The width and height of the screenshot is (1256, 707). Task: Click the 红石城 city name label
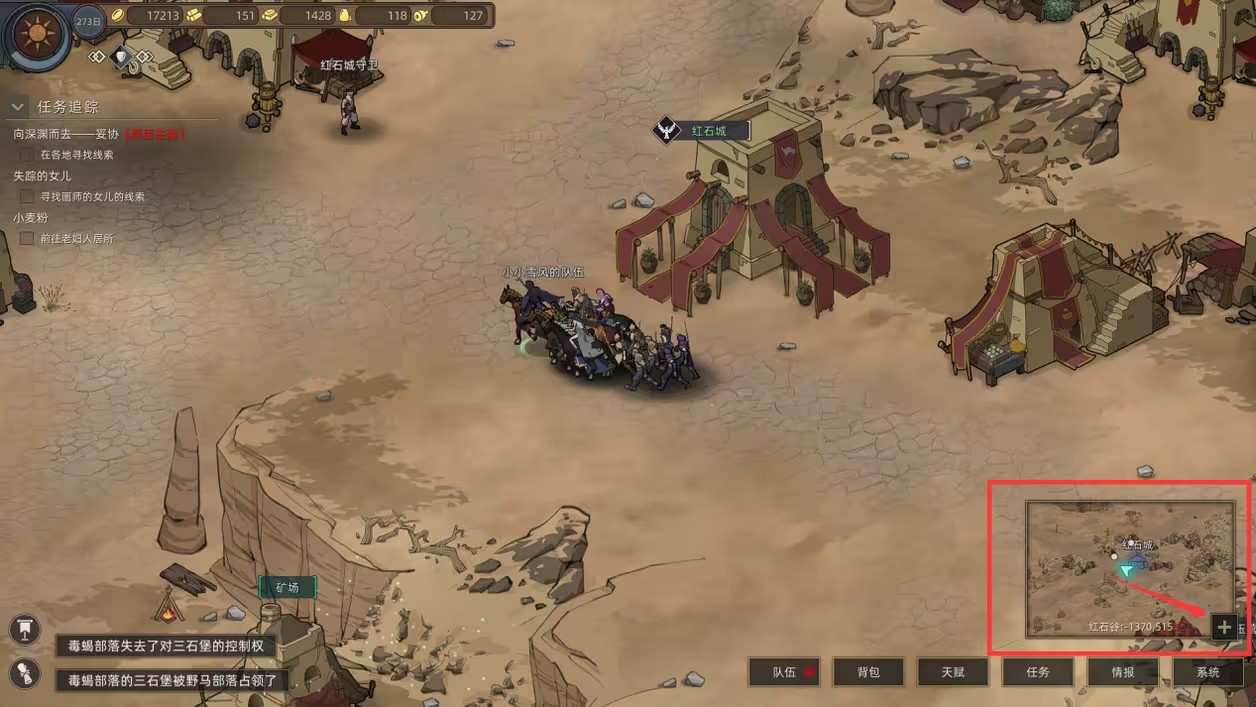click(x=708, y=131)
